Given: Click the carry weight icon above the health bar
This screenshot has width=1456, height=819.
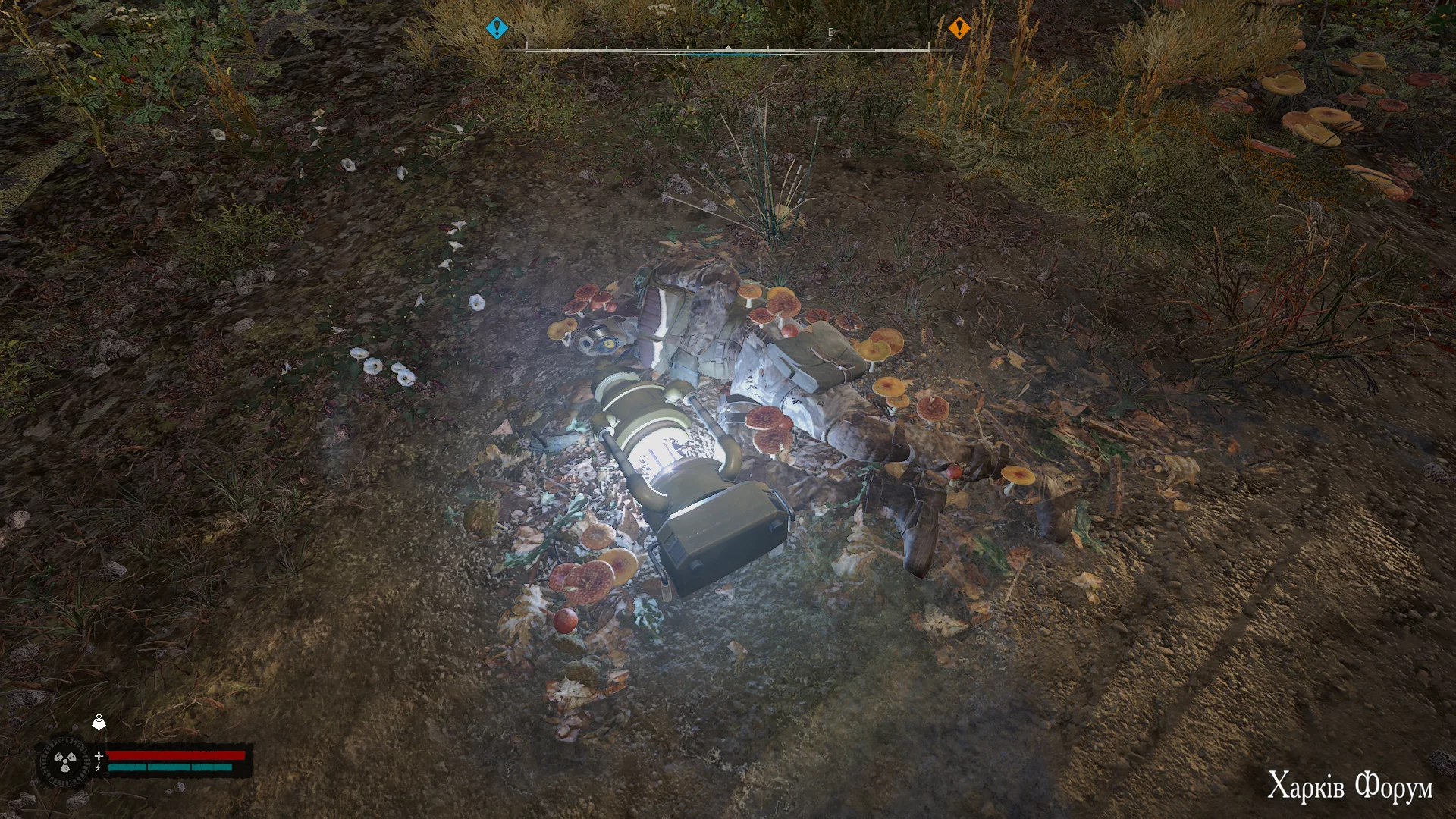Looking at the screenshot, I should (x=99, y=722).
